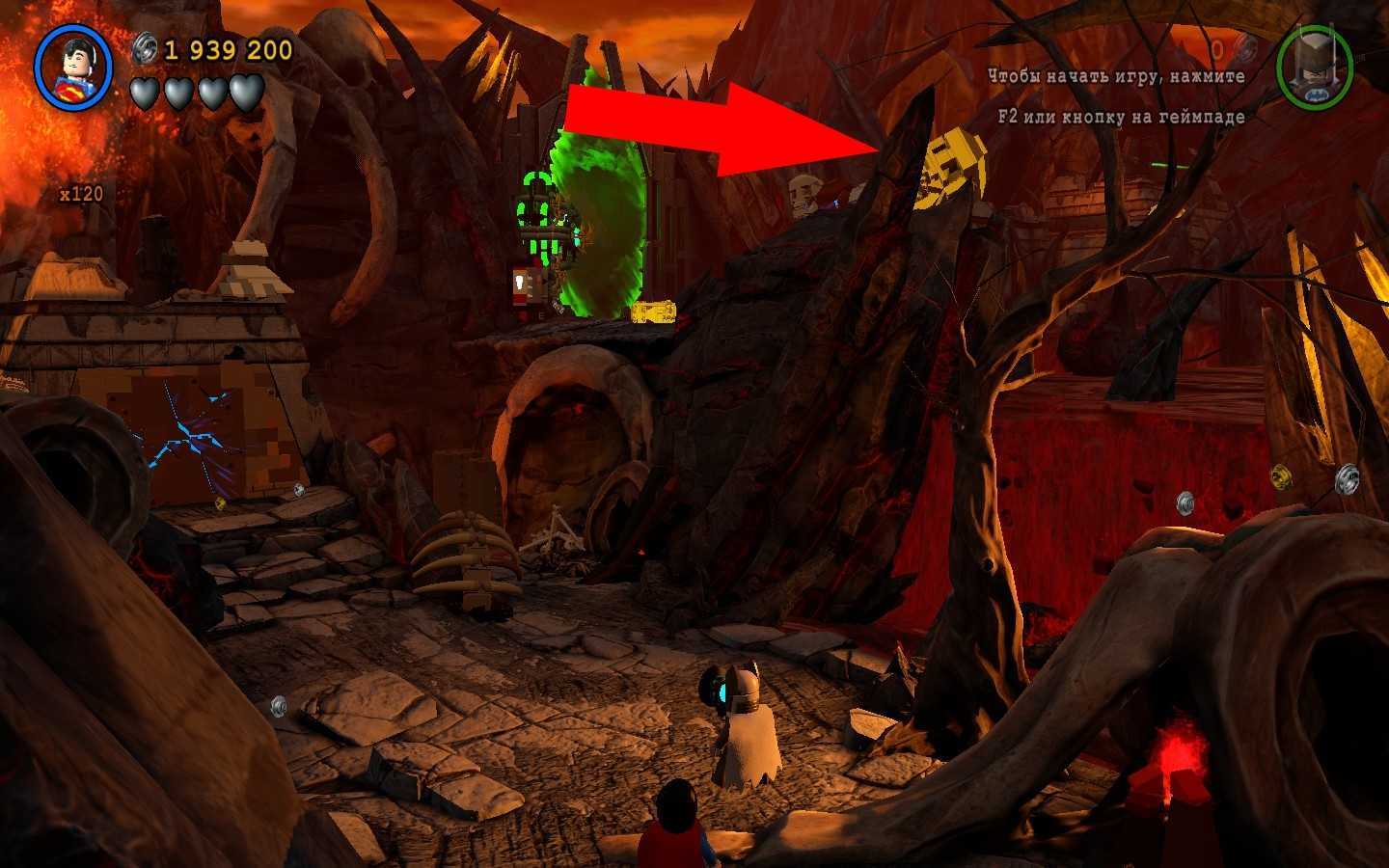The width and height of the screenshot is (1389, 868).
Task: Click the Superman character portrait
Action: [x=73, y=68]
